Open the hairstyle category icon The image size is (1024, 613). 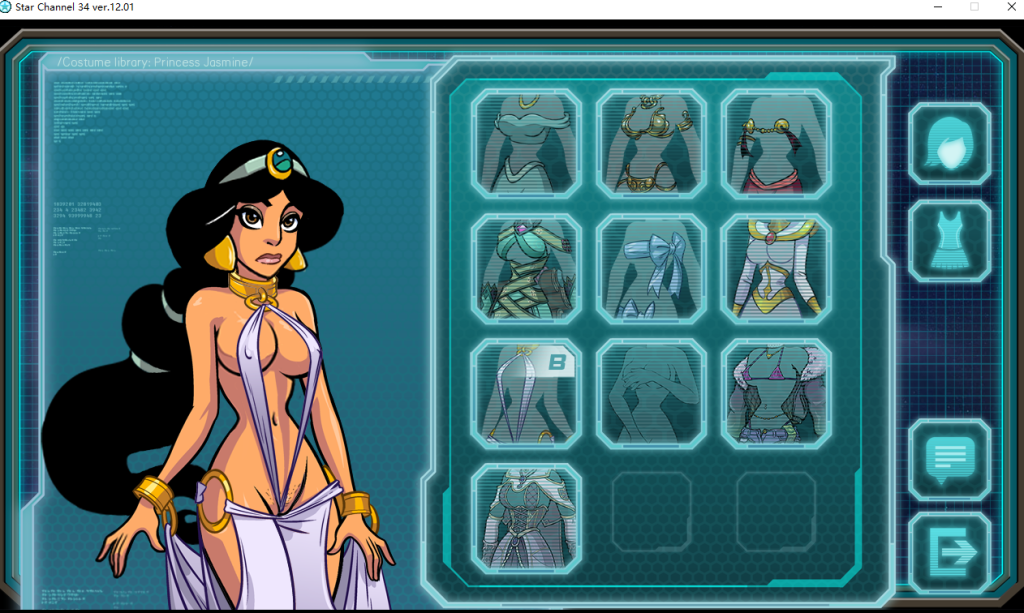[949, 143]
